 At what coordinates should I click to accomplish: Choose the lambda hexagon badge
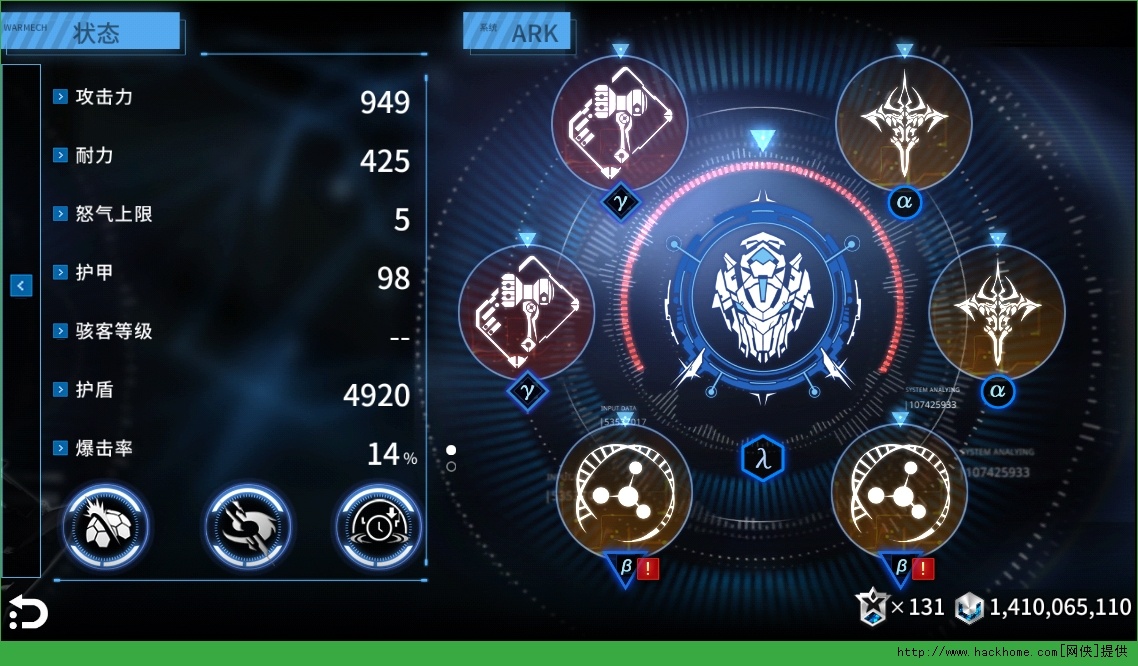click(x=763, y=459)
